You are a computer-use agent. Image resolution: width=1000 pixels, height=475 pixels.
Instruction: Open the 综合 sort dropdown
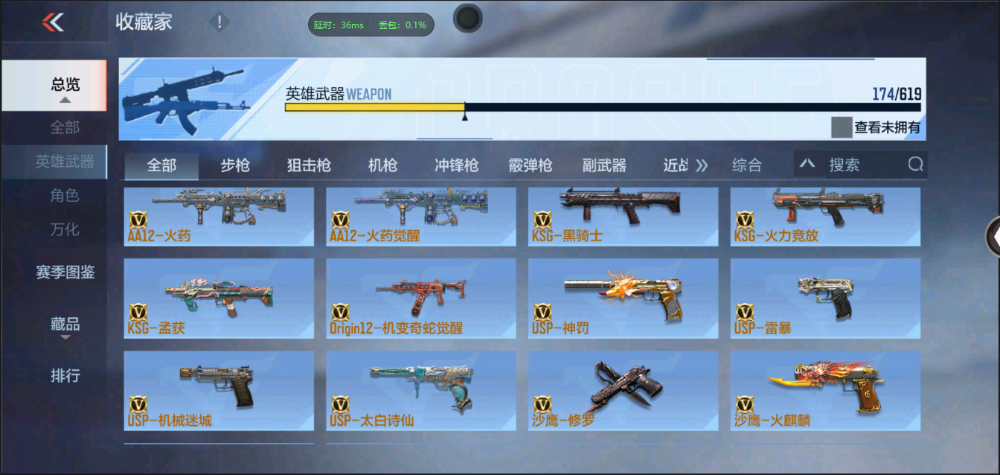point(747,165)
